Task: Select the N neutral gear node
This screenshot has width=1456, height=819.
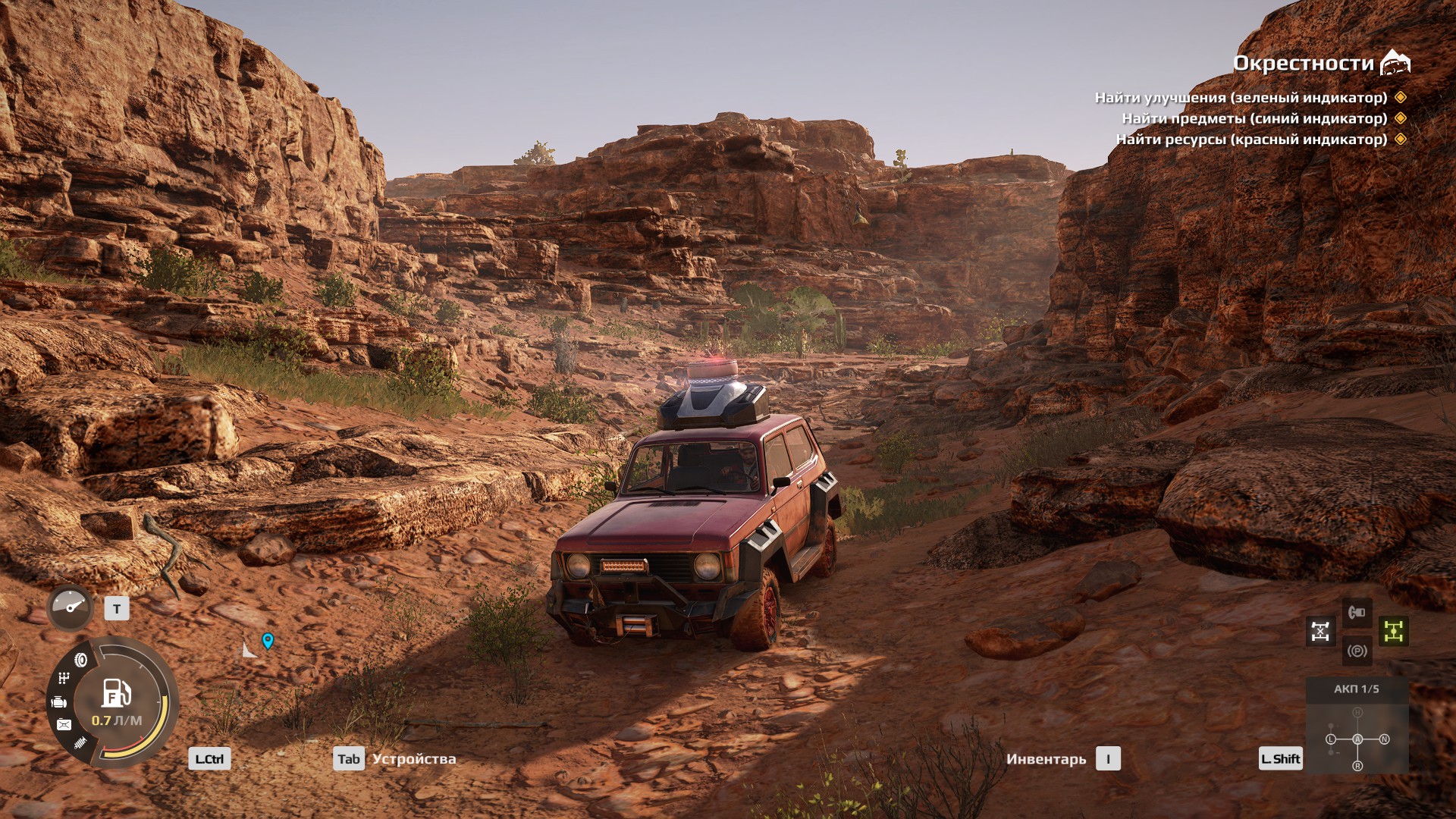Action: click(1384, 739)
